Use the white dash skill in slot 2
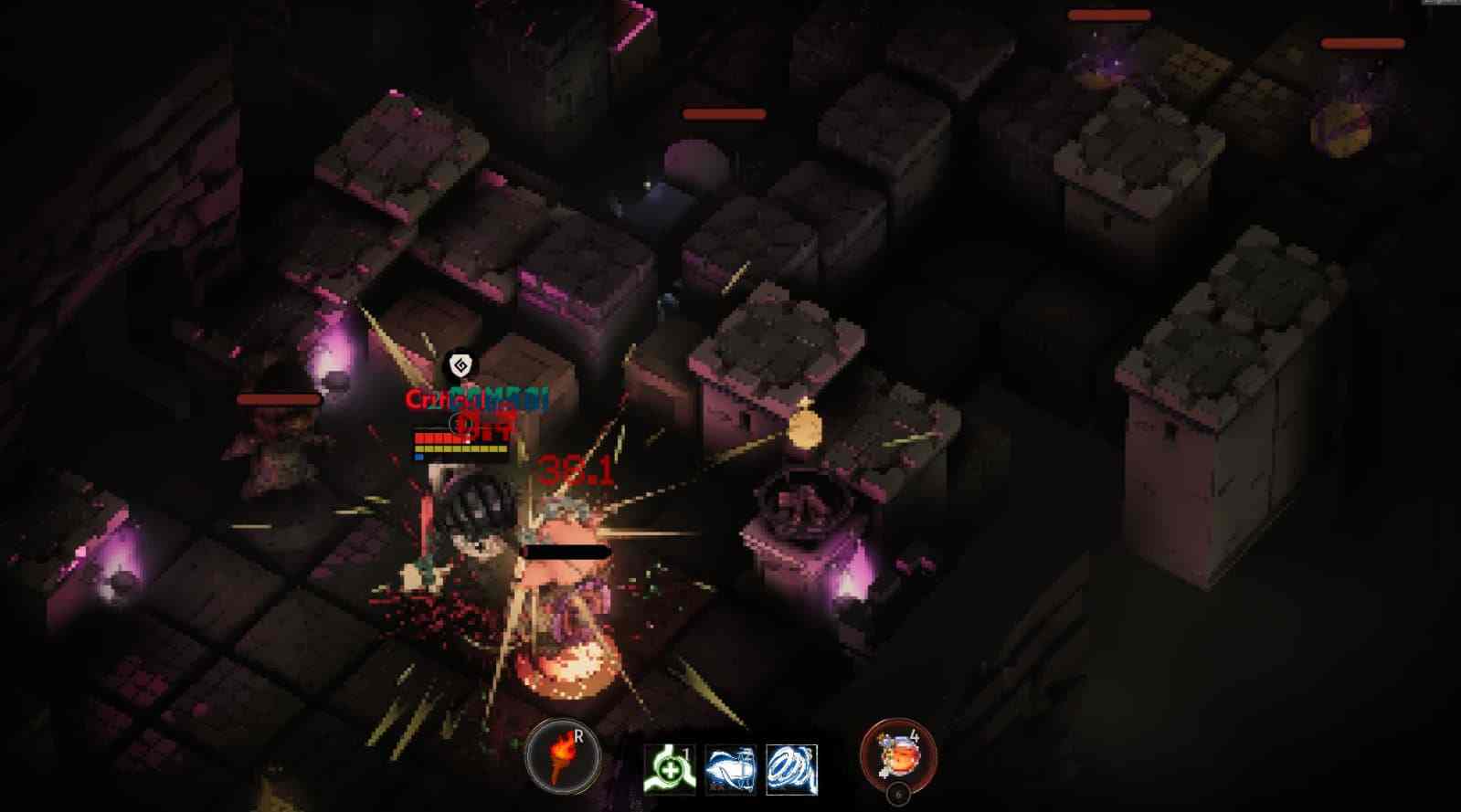This screenshot has width=1461, height=812. coord(731,767)
